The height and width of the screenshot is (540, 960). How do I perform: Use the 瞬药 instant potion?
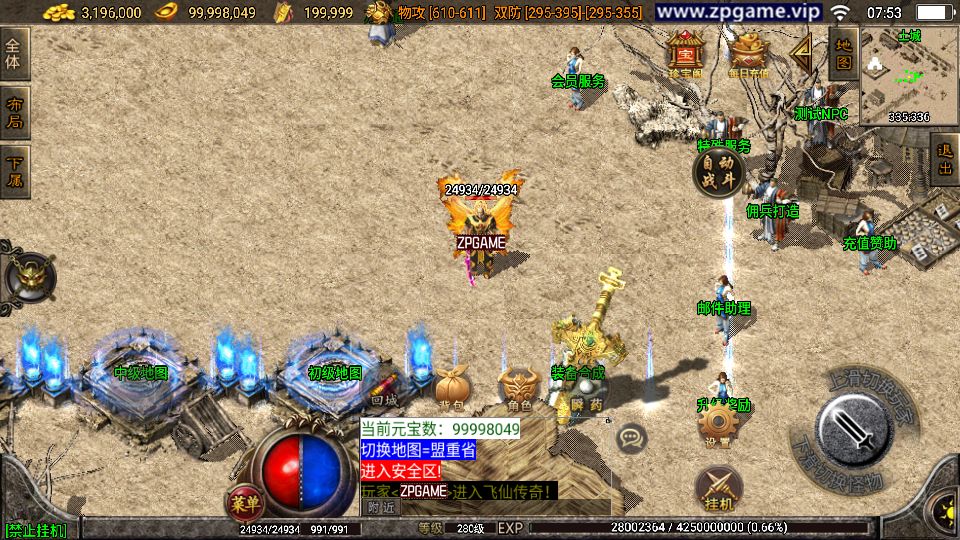pyautogui.click(x=588, y=388)
